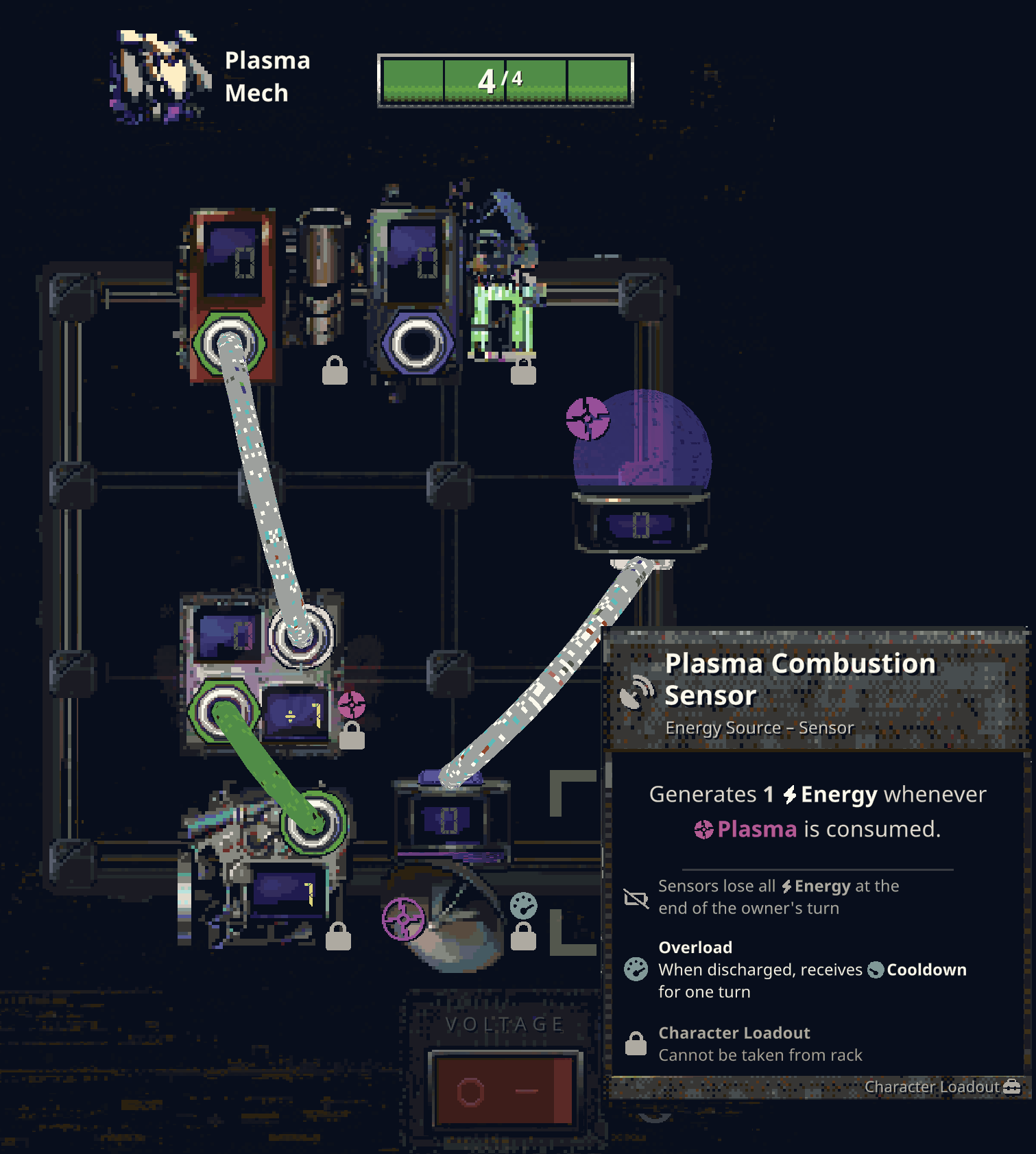Viewport: 1036px width, 1154px height.
Task: Click the Plasma Combustion Sensor dome
Action: click(641, 446)
